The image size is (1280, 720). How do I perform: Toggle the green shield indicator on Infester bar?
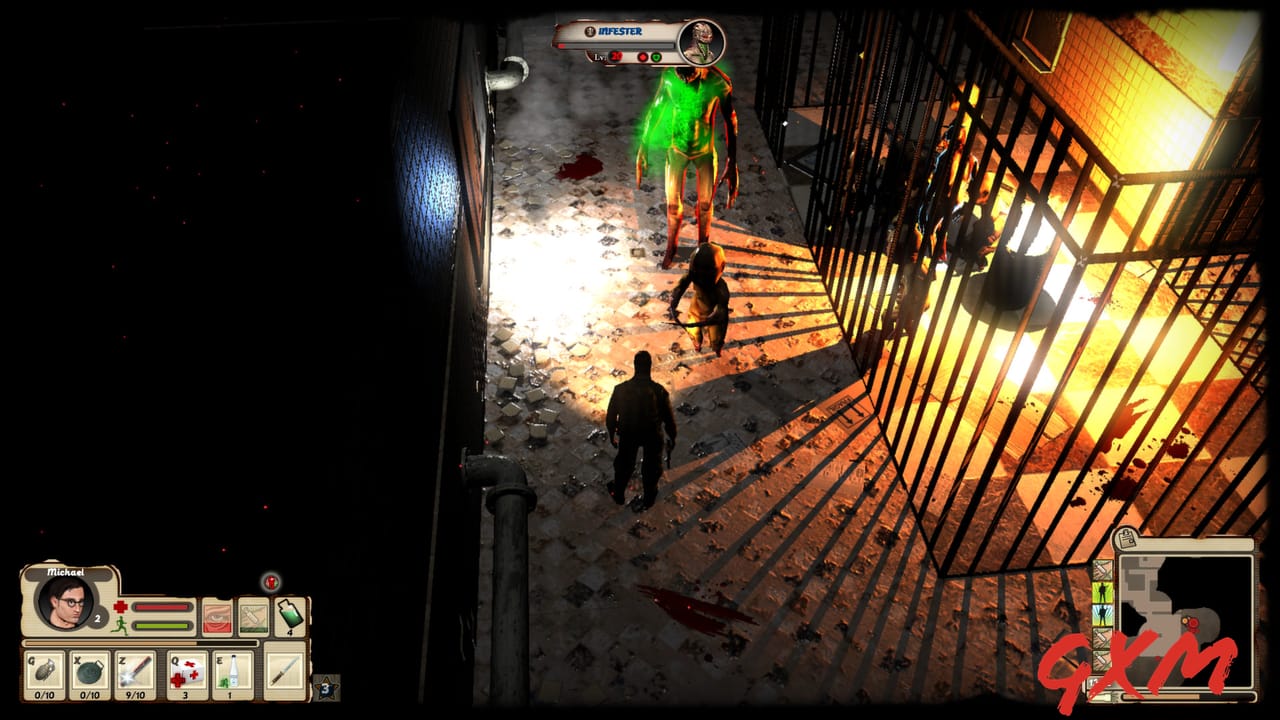coord(657,58)
